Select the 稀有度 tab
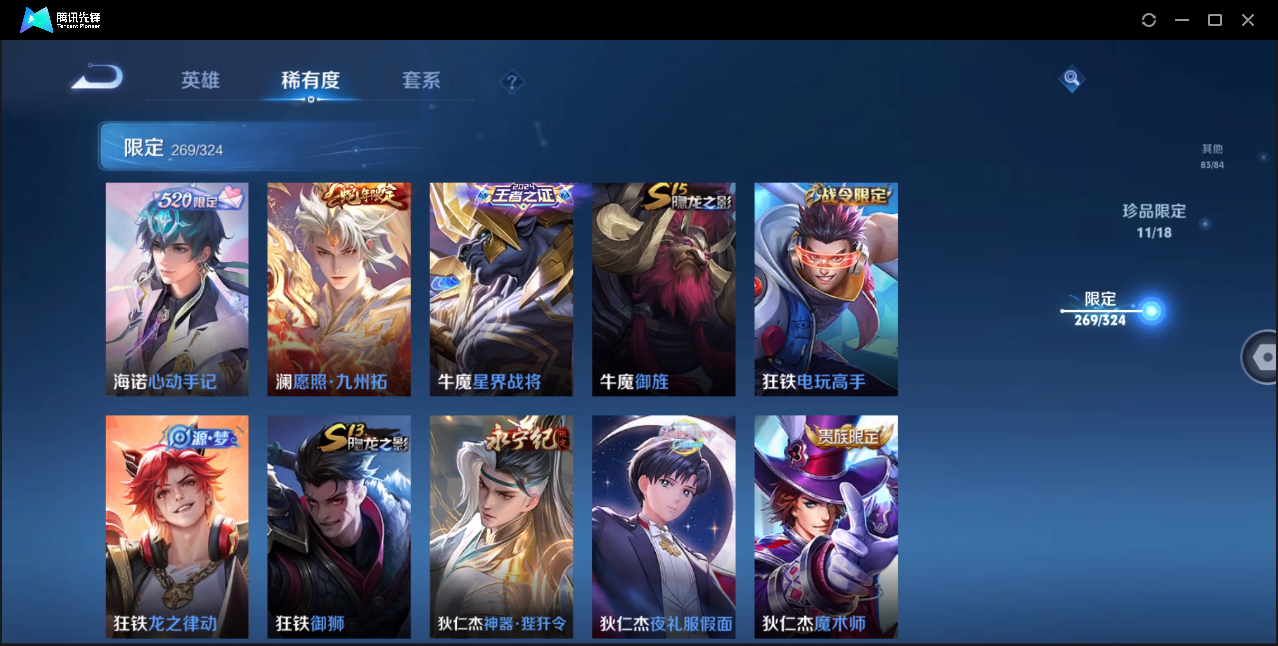 click(x=310, y=81)
